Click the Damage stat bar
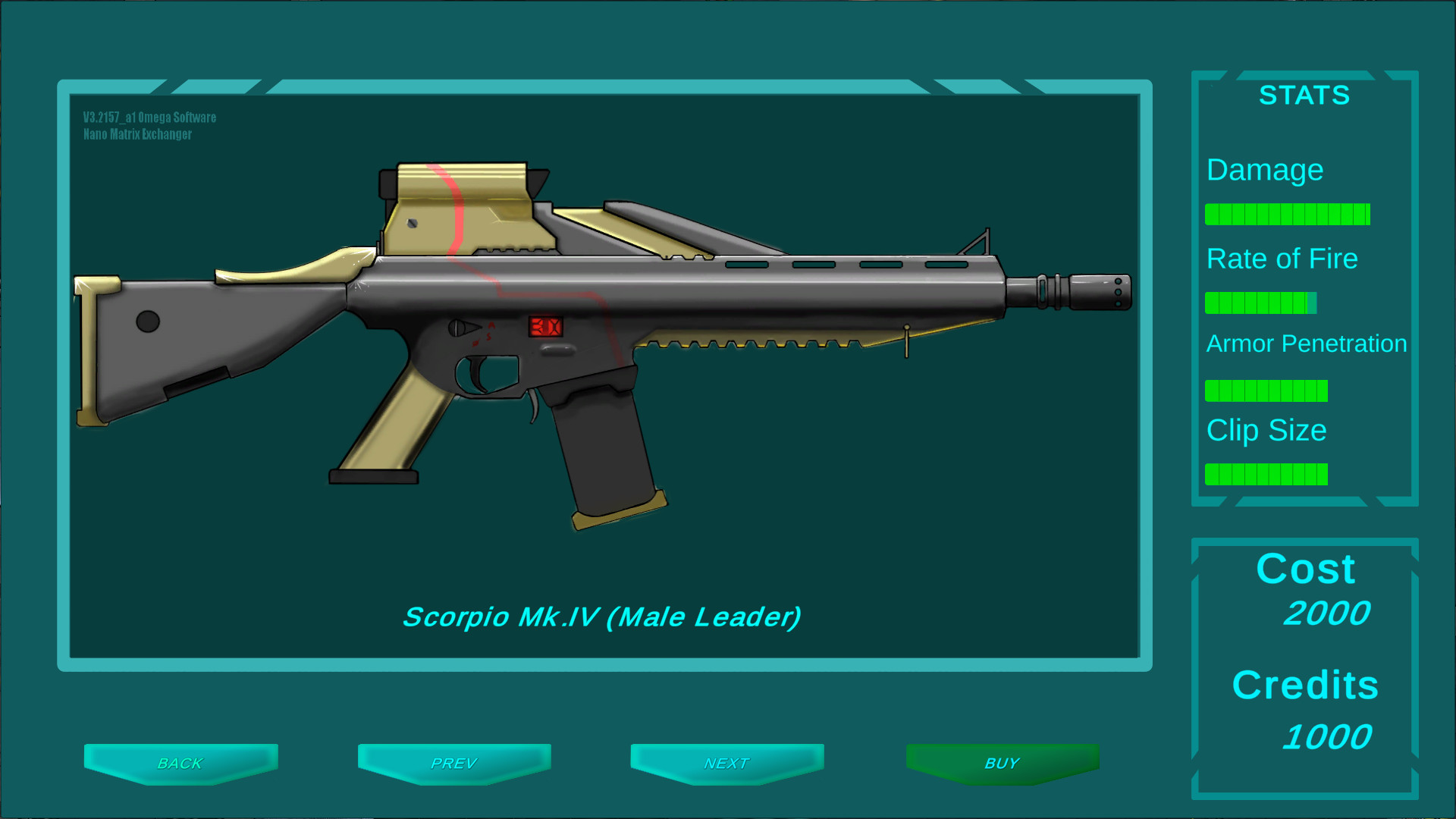The image size is (1456, 819). pos(1287,215)
